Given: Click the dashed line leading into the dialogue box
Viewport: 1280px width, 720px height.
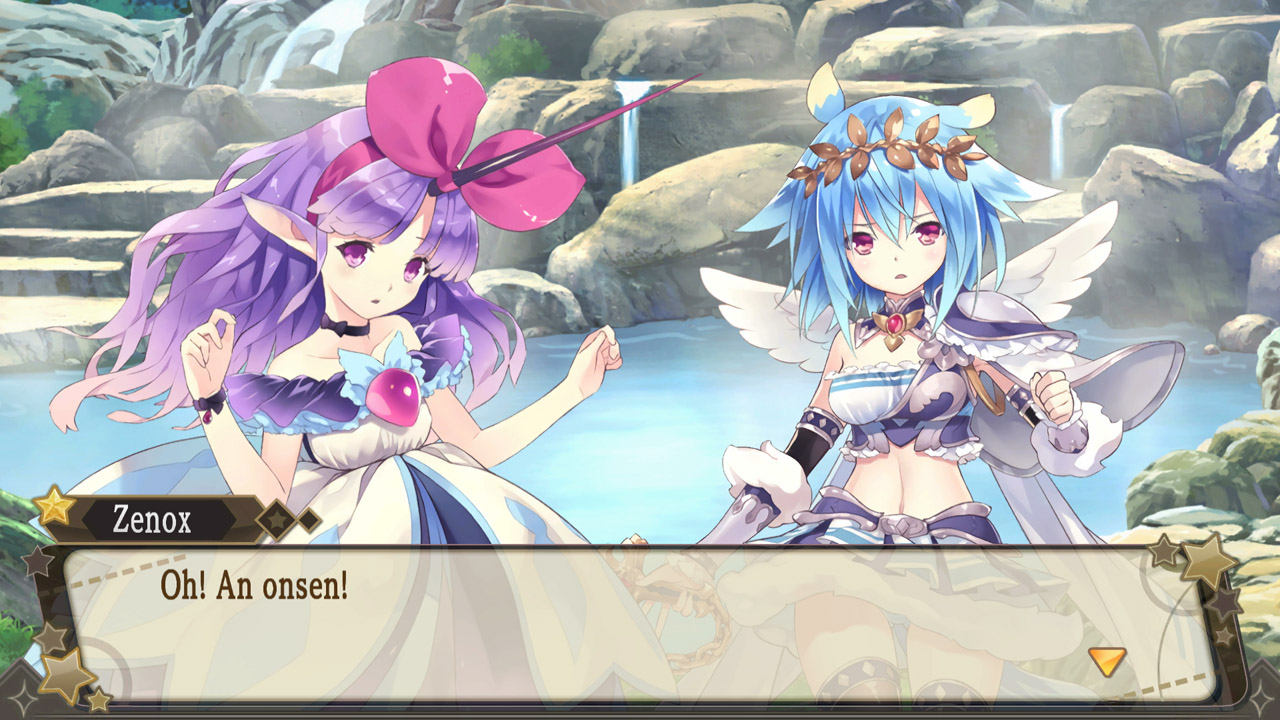Looking at the screenshot, I should point(128,568).
